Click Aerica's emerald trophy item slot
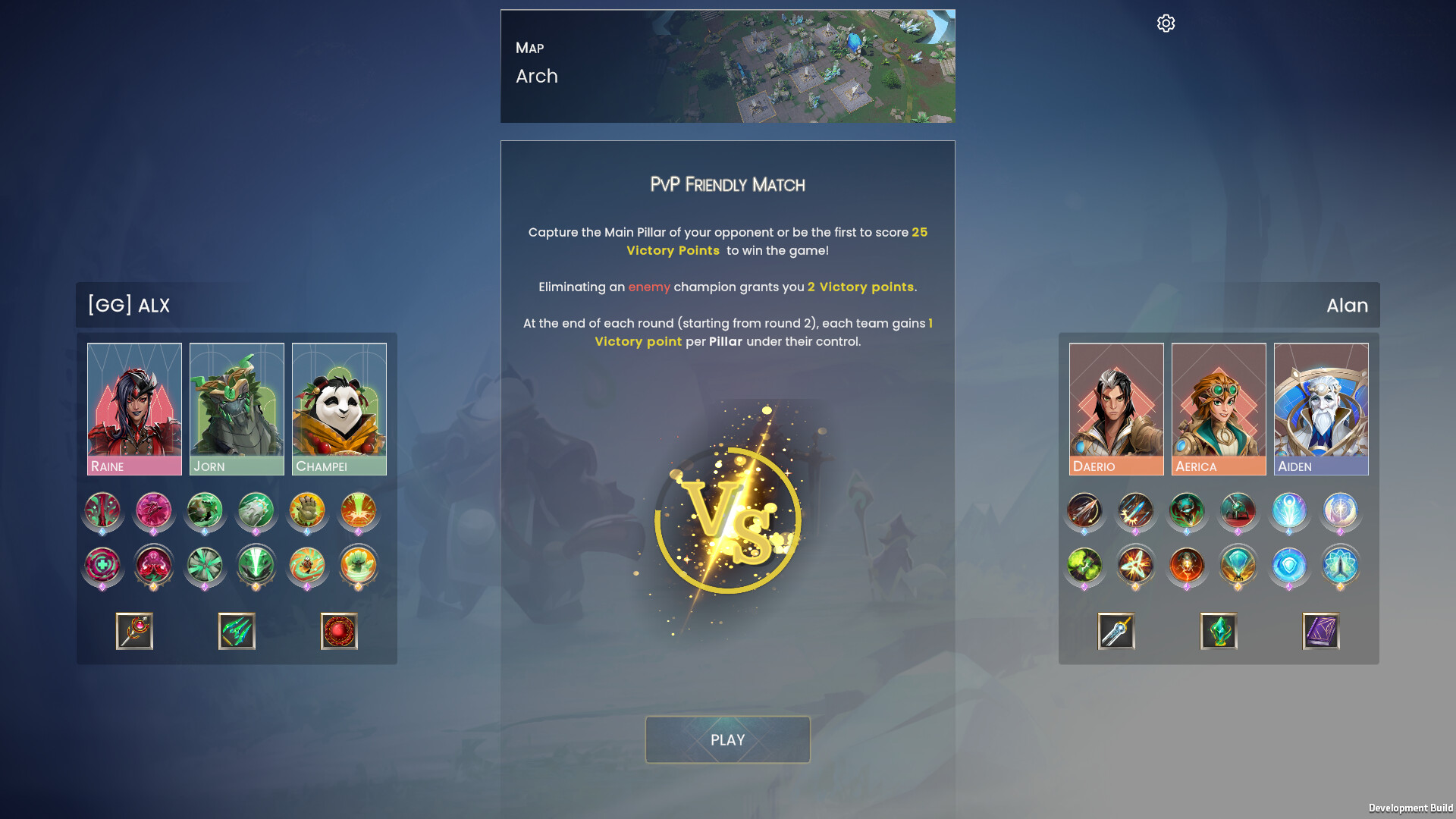Viewport: 1456px width, 819px height. pyautogui.click(x=1217, y=632)
